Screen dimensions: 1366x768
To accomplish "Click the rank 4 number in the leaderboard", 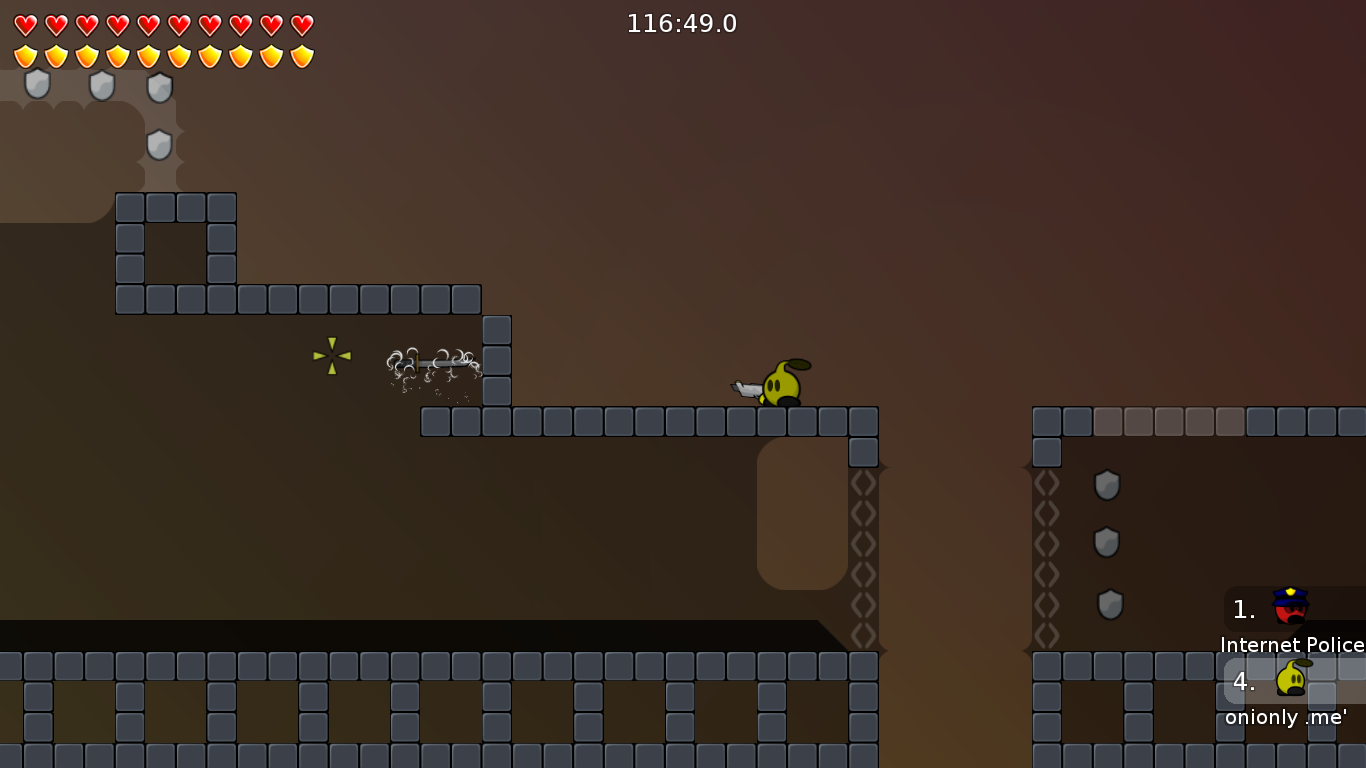I will click(1243, 683).
